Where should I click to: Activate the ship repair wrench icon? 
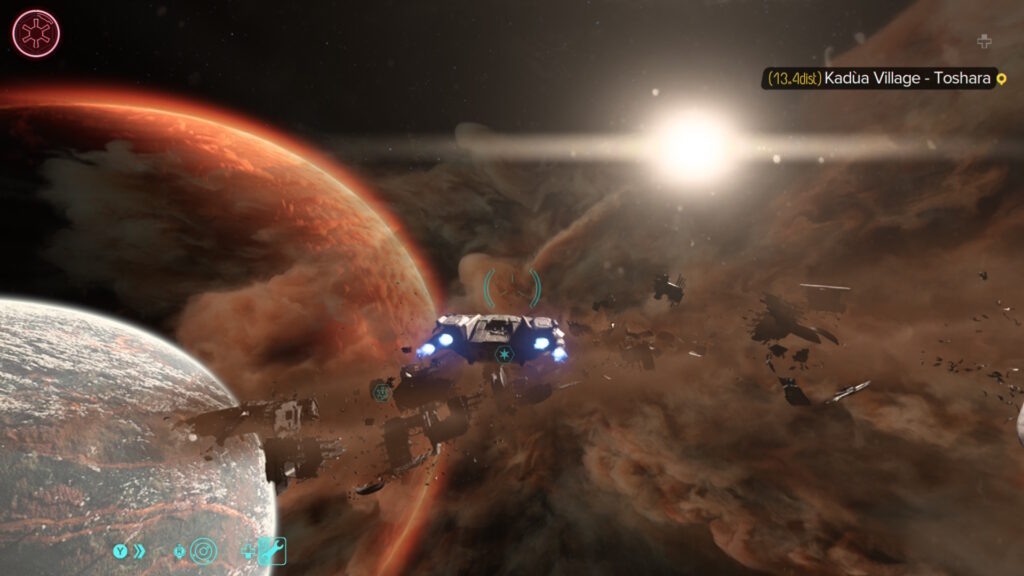[272, 550]
